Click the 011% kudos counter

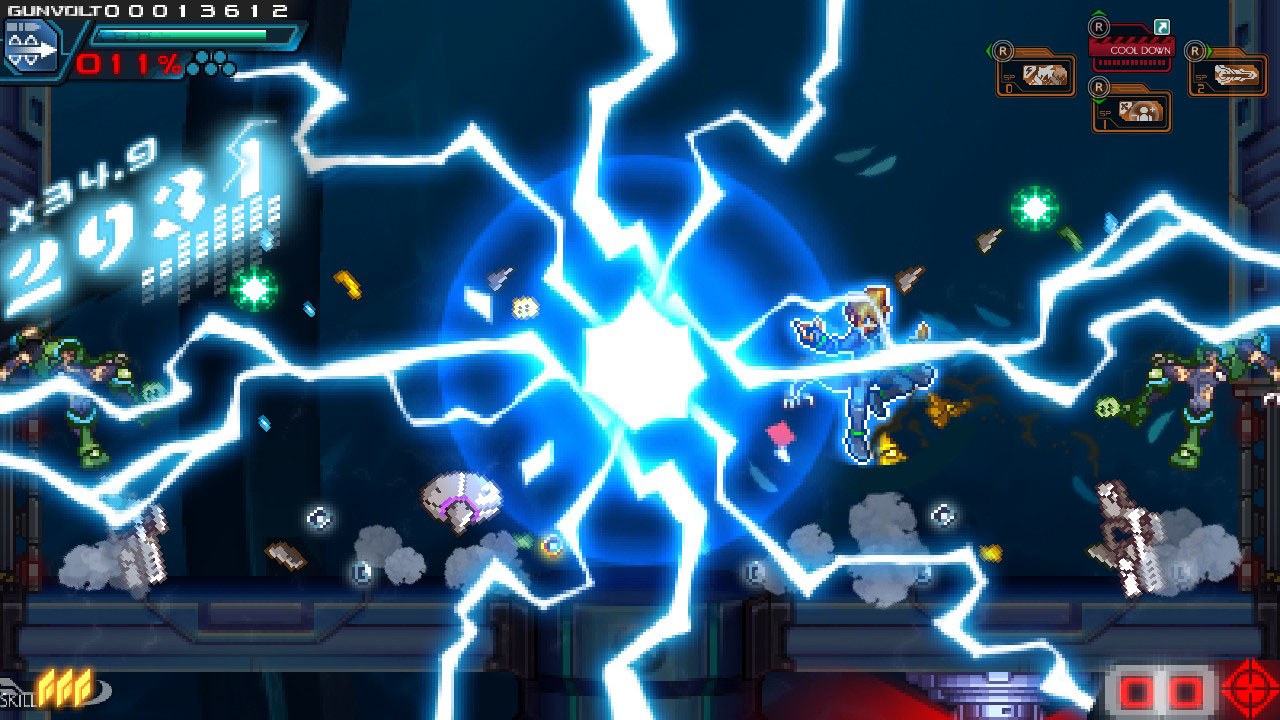tap(125, 64)
